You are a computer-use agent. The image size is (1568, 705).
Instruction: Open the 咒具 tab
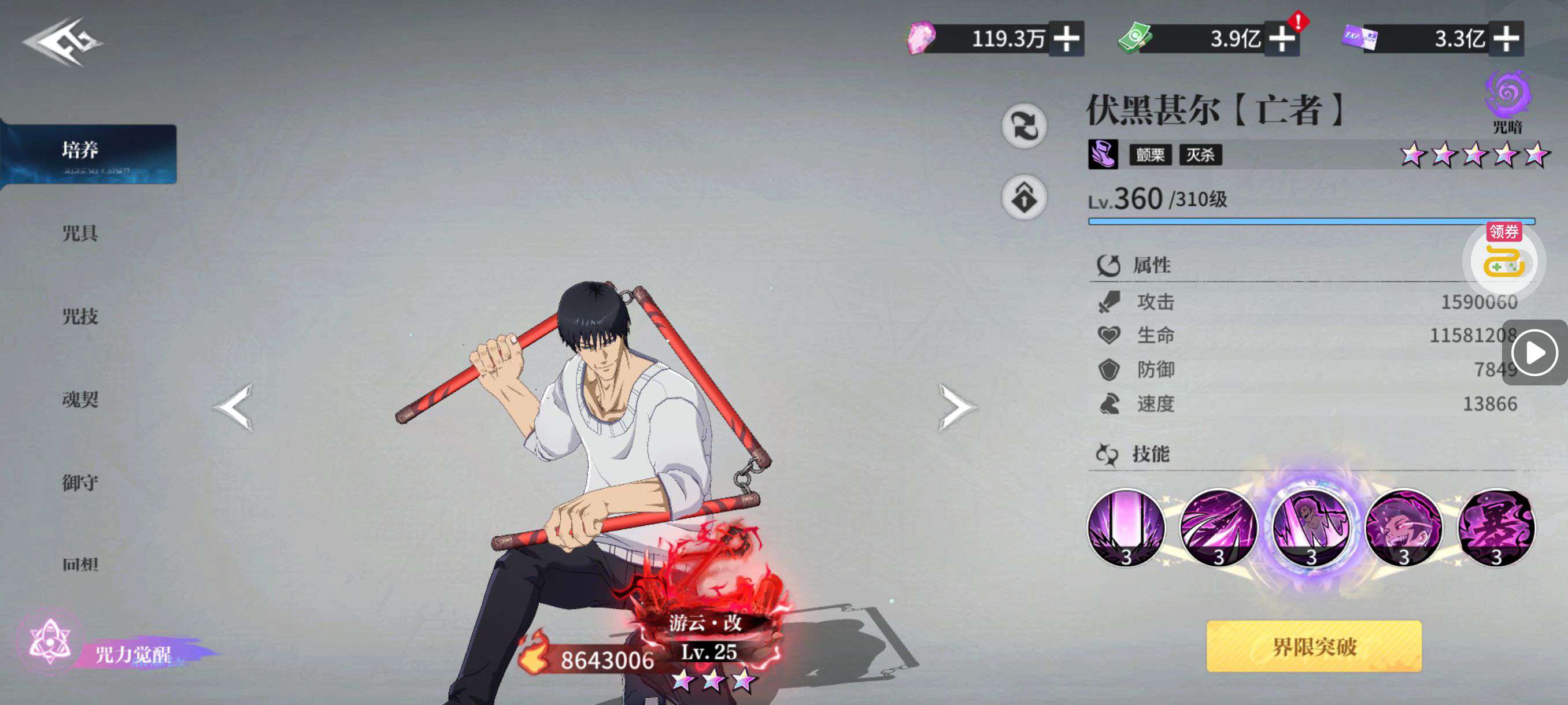pyautogui.click(x=80, y=233)
